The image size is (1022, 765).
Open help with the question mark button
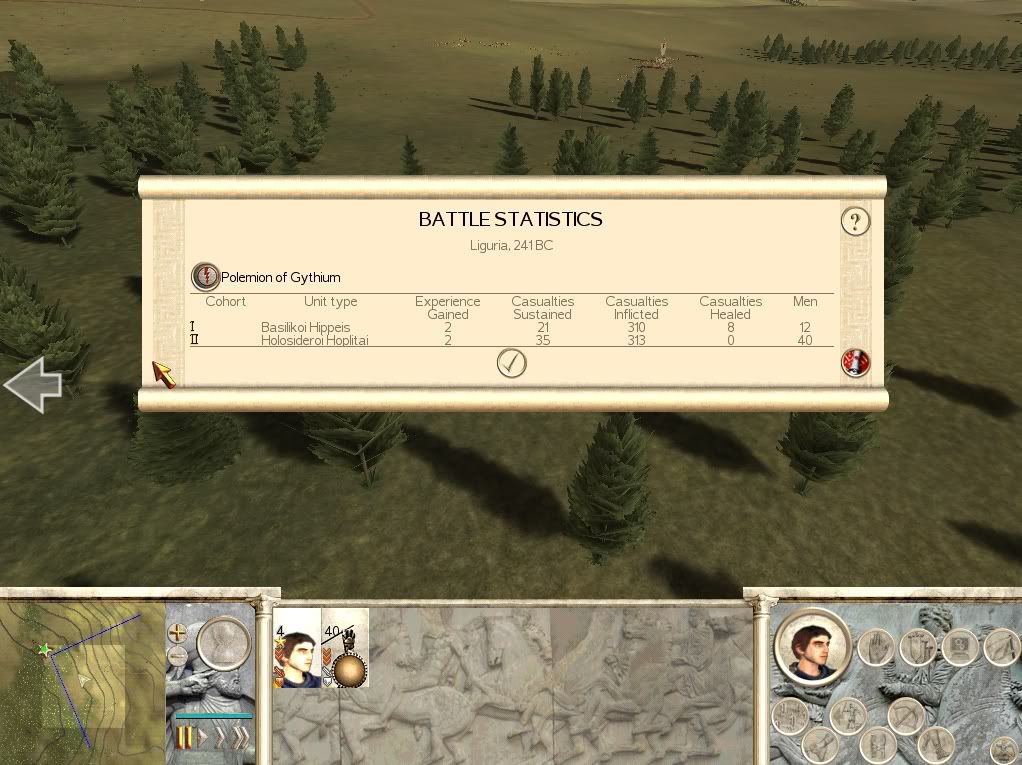click(x=855, y=221)
